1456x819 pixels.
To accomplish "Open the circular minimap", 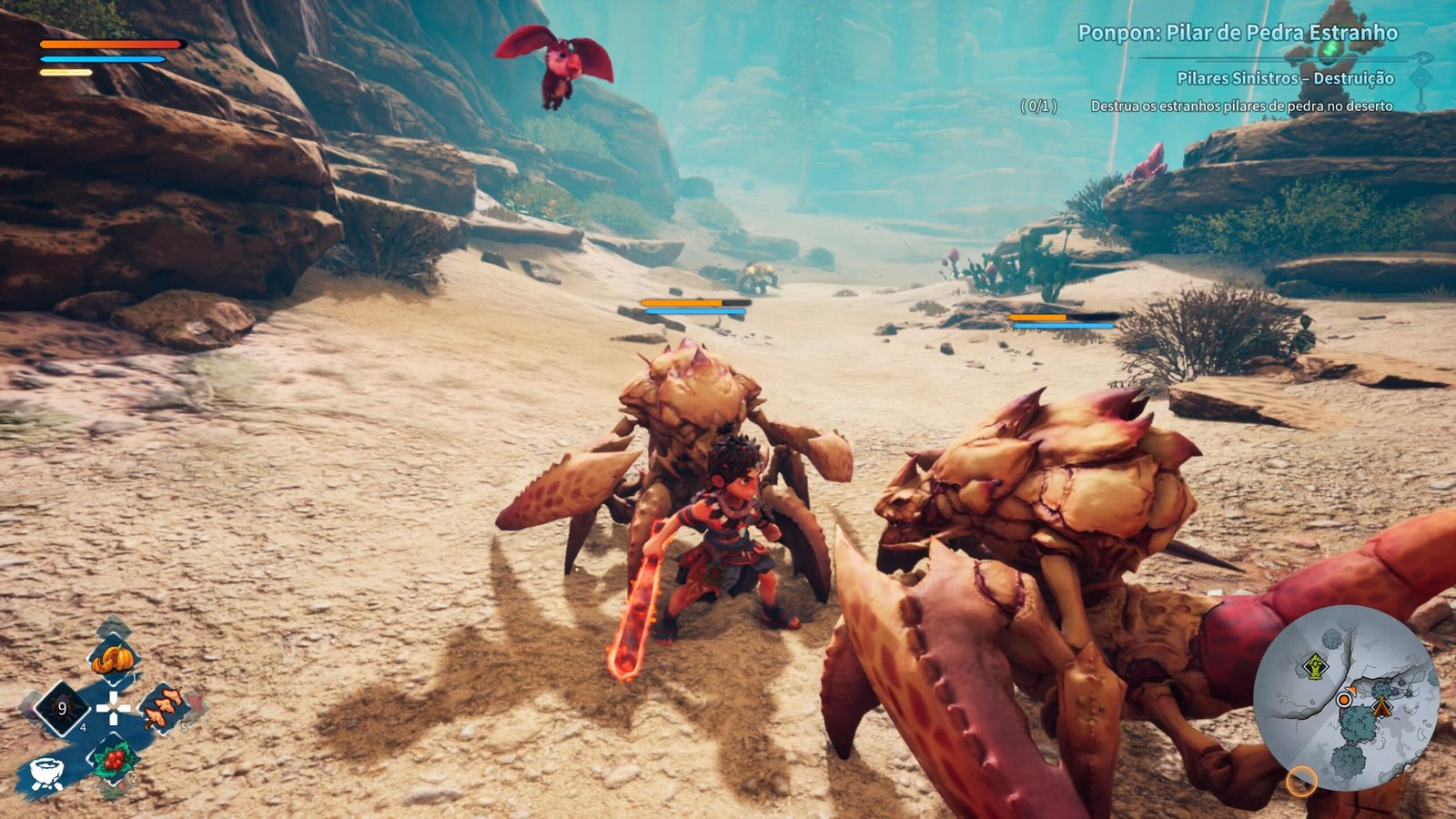I will pos(1345,699).
